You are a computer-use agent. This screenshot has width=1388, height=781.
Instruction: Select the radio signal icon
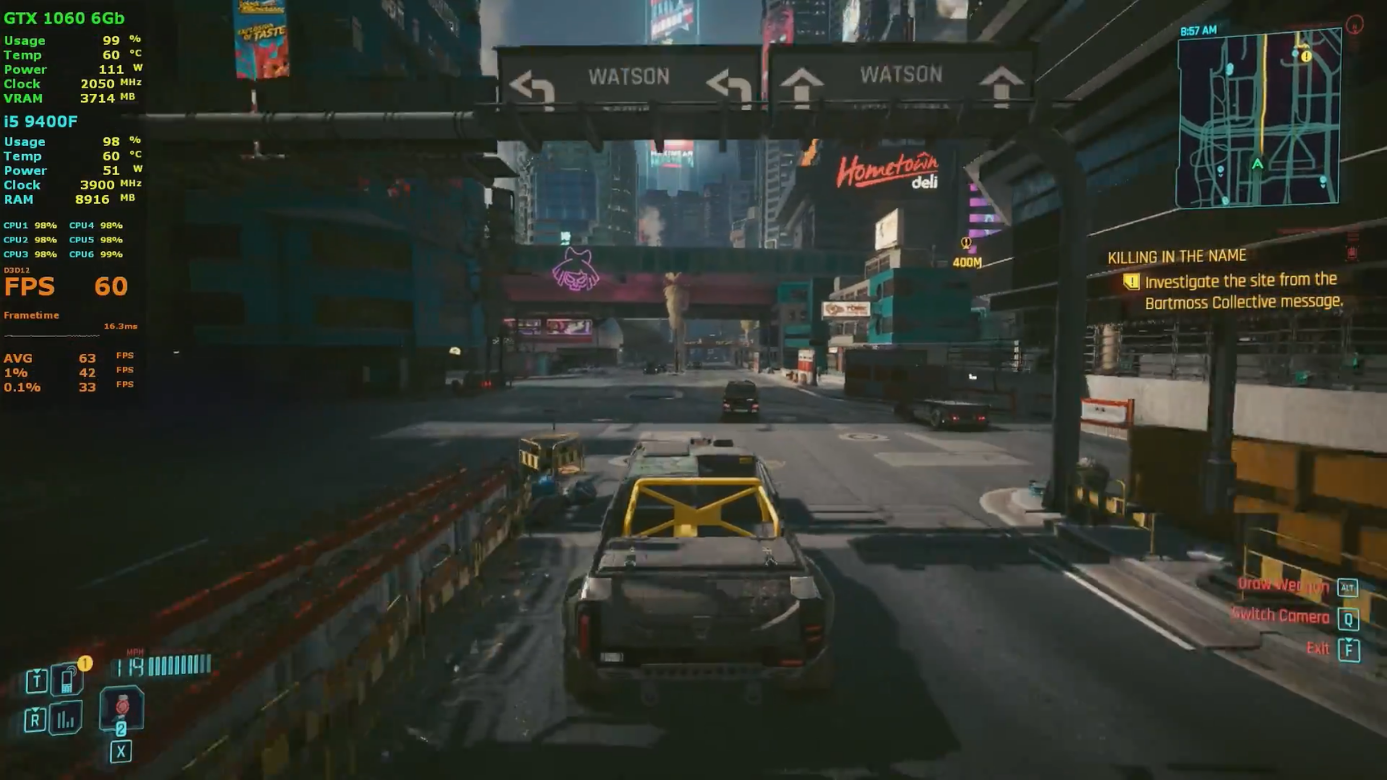(x=65, y=719)
